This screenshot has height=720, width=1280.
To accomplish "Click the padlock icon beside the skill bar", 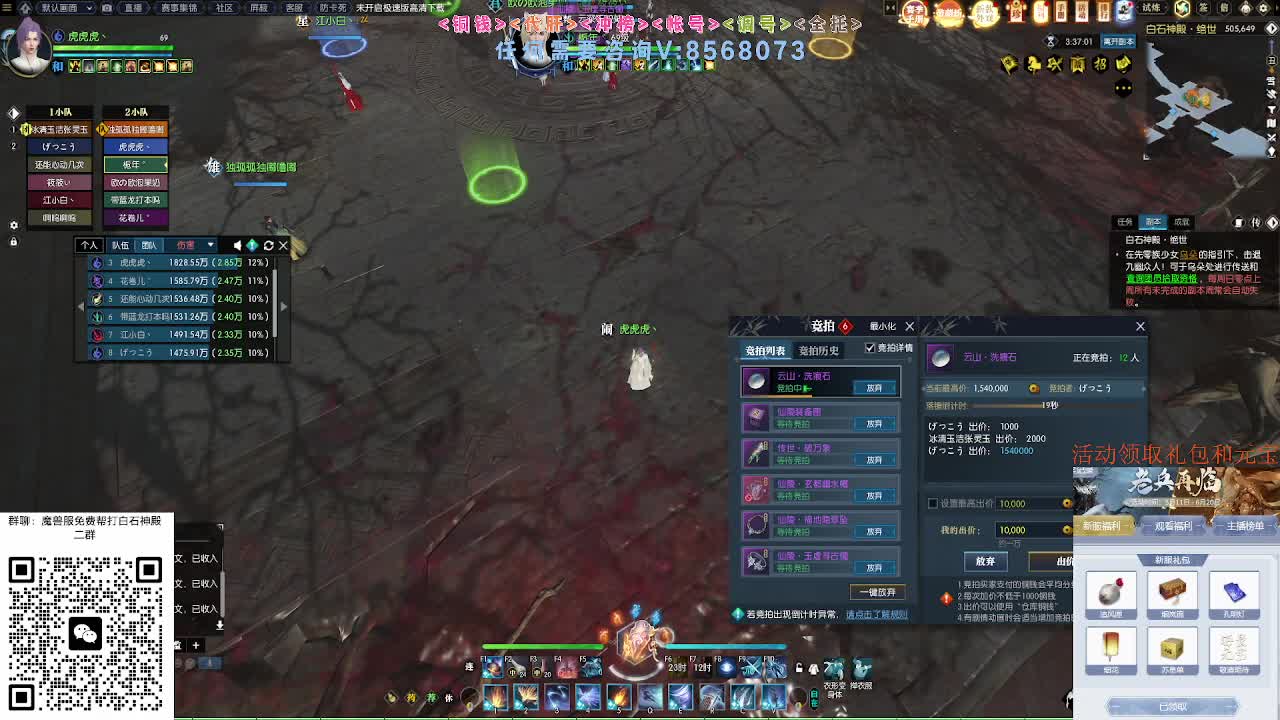I will pos(799,670).
